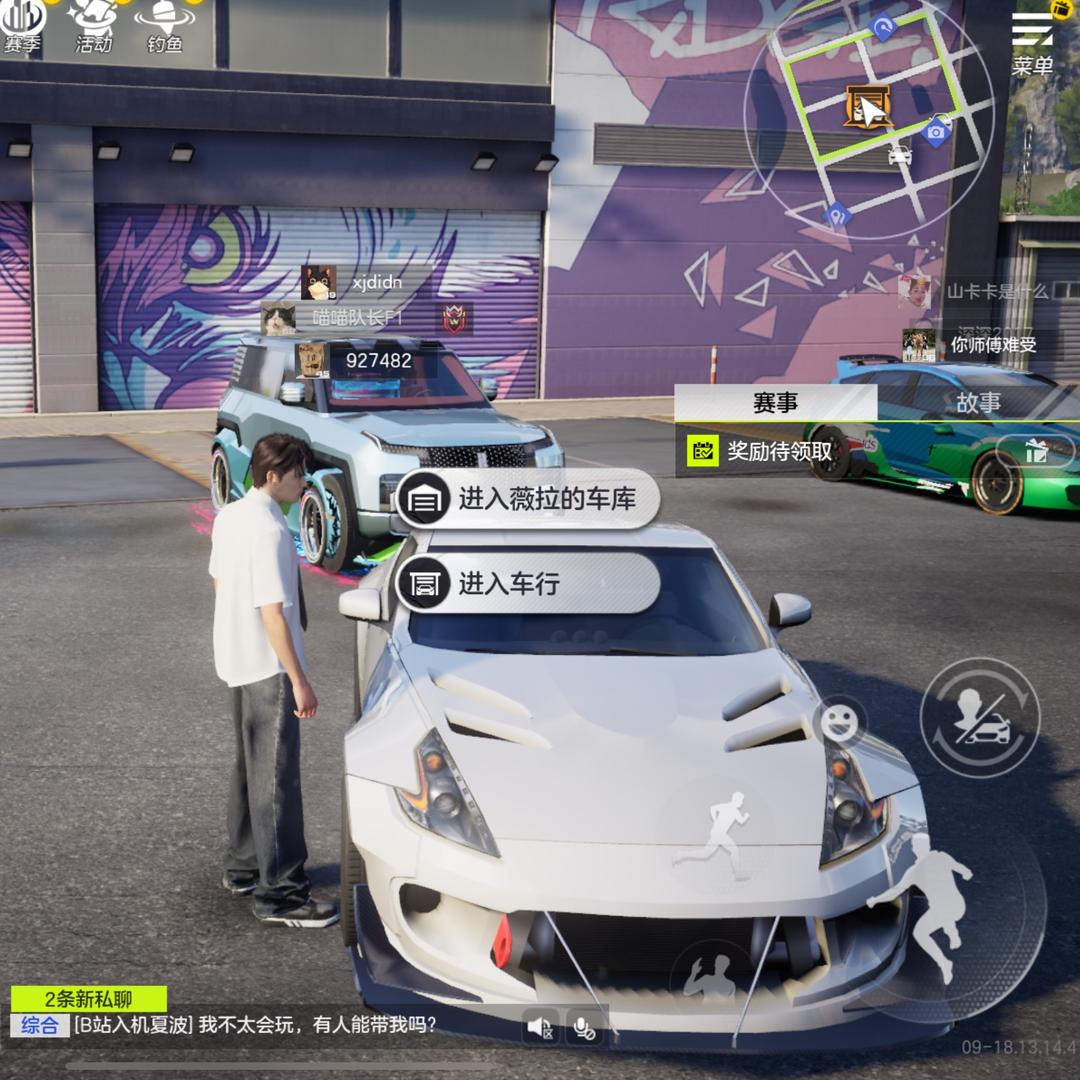This screenshot has width=1080, height=1080.
Task: Open the 2条新私聊 private chat notice
Action: pos(89,998)
